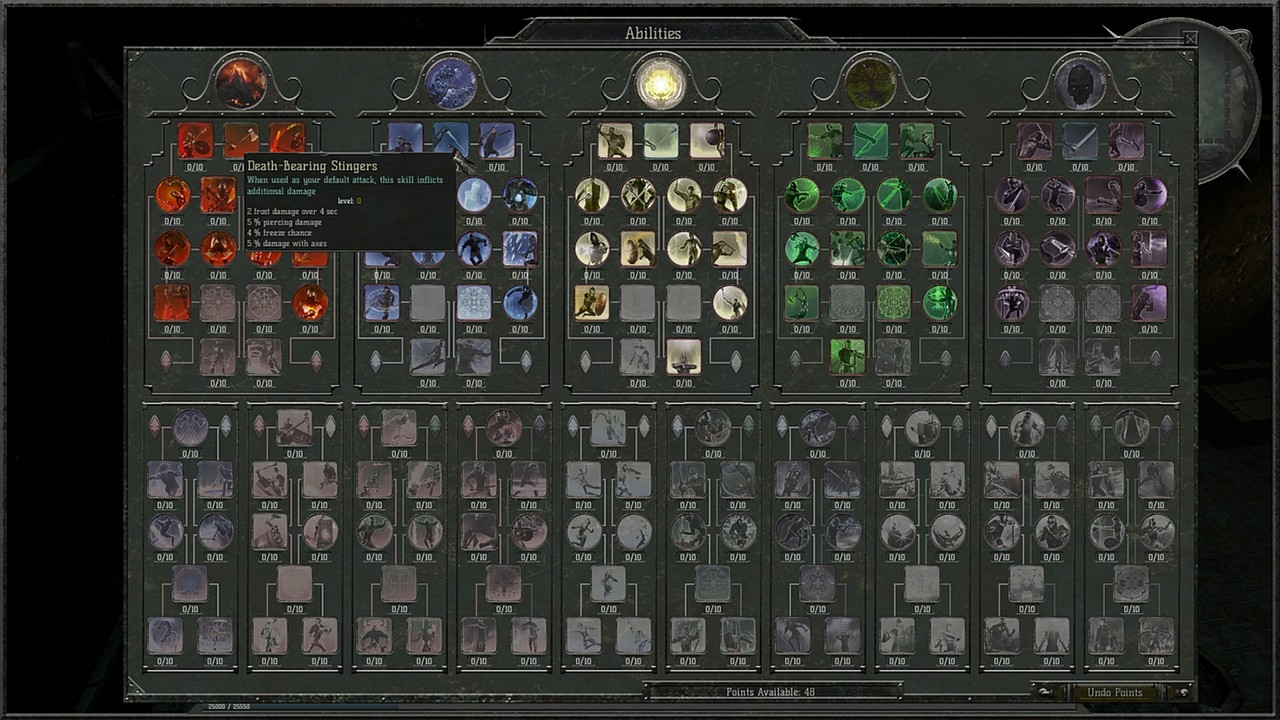The height and width of the screenshot is (720, 1280).
Task: Close the Abilities window
Action: 1189,39
